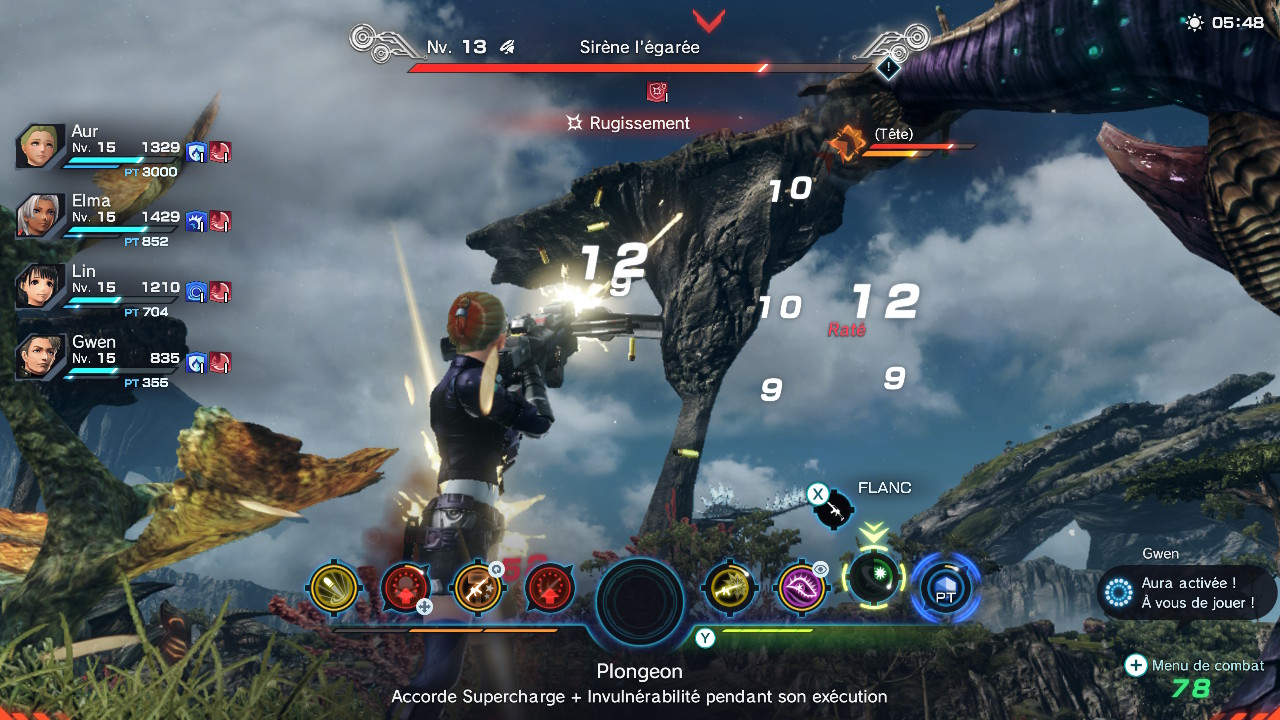1280x720 pixels.
Task: Click the red chevron above Sirène l'égarée
Action: (711, 20)
